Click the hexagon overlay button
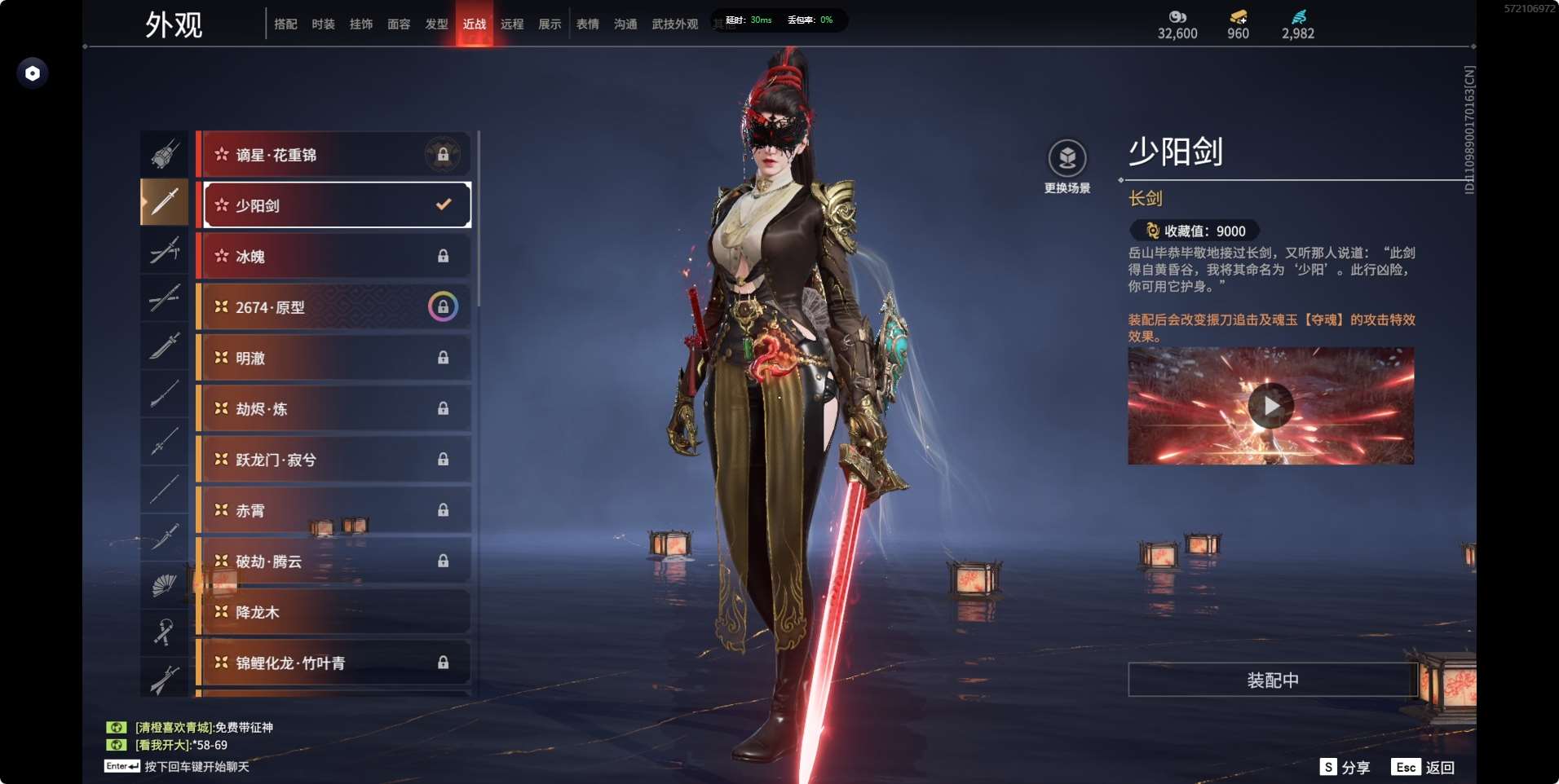 tap(33, 73)
